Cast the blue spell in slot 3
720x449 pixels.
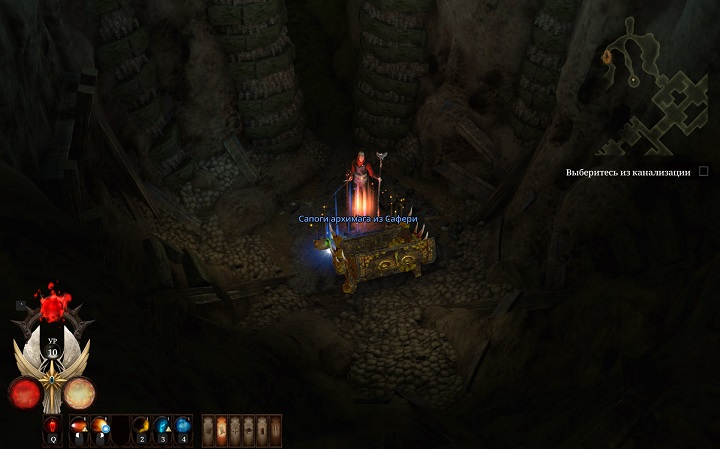(162, 427)
